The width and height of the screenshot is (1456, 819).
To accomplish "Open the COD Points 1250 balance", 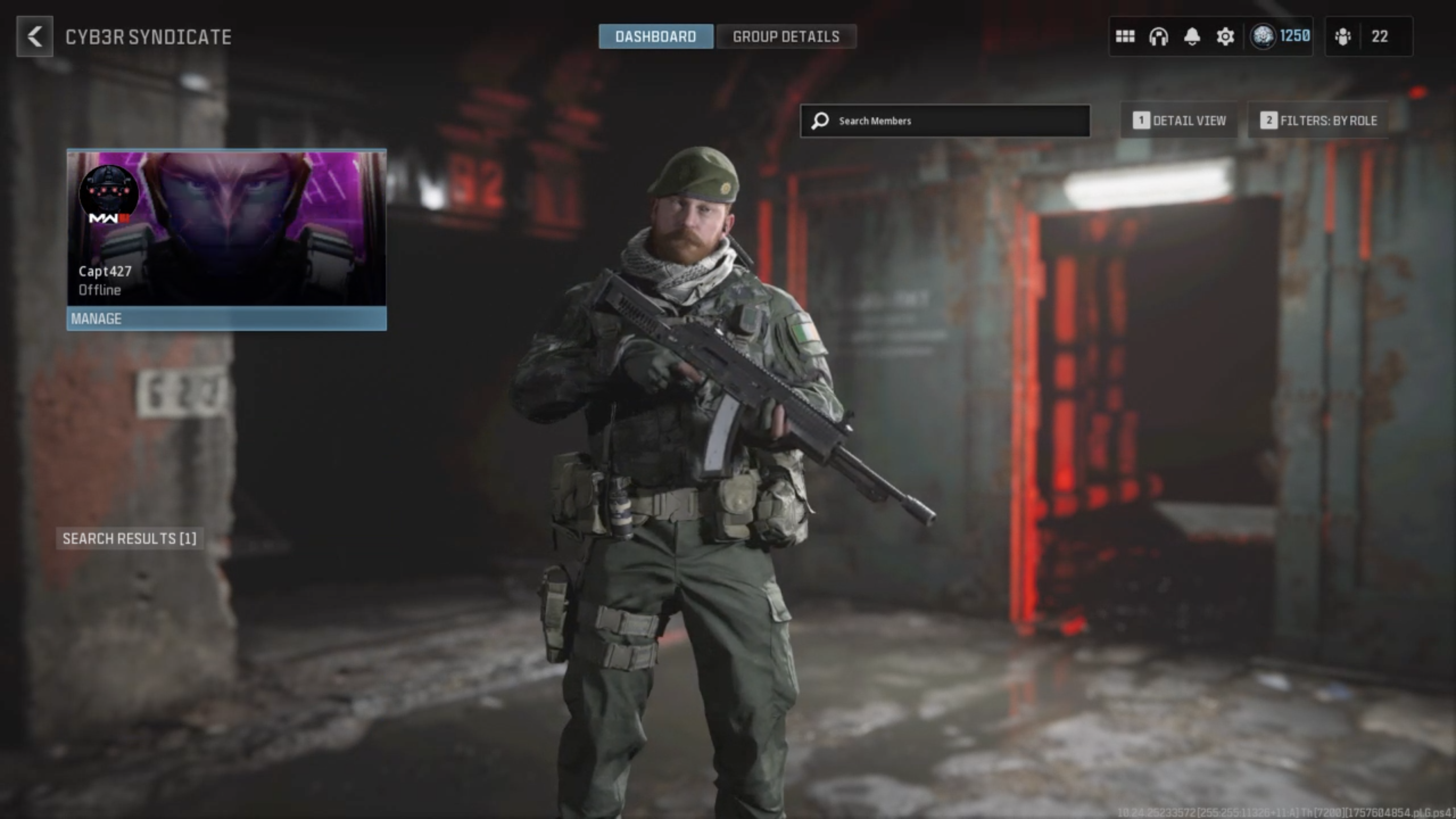I will click(x=1281, y=37).
